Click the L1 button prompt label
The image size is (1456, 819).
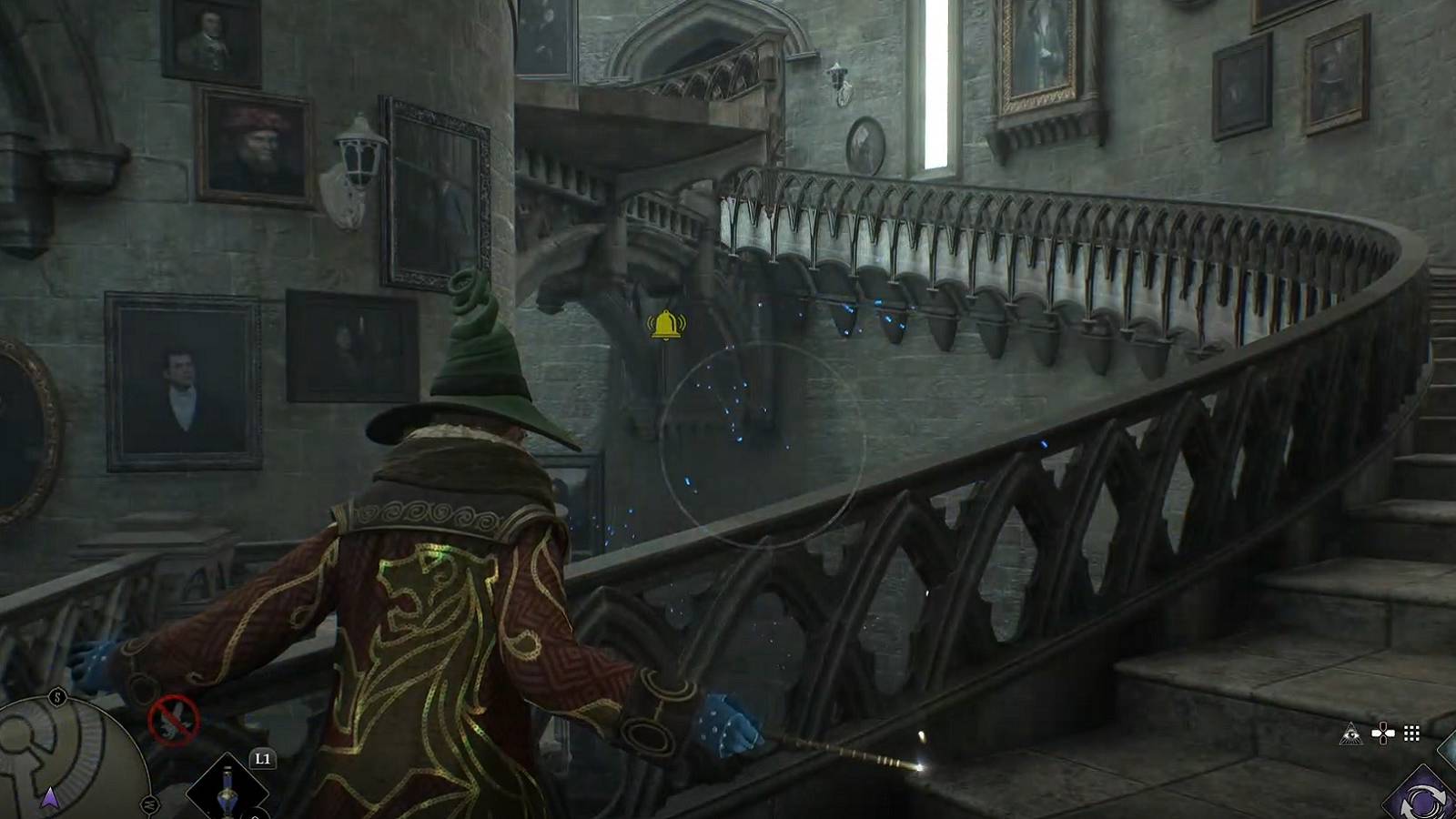(x=263, y=757)
